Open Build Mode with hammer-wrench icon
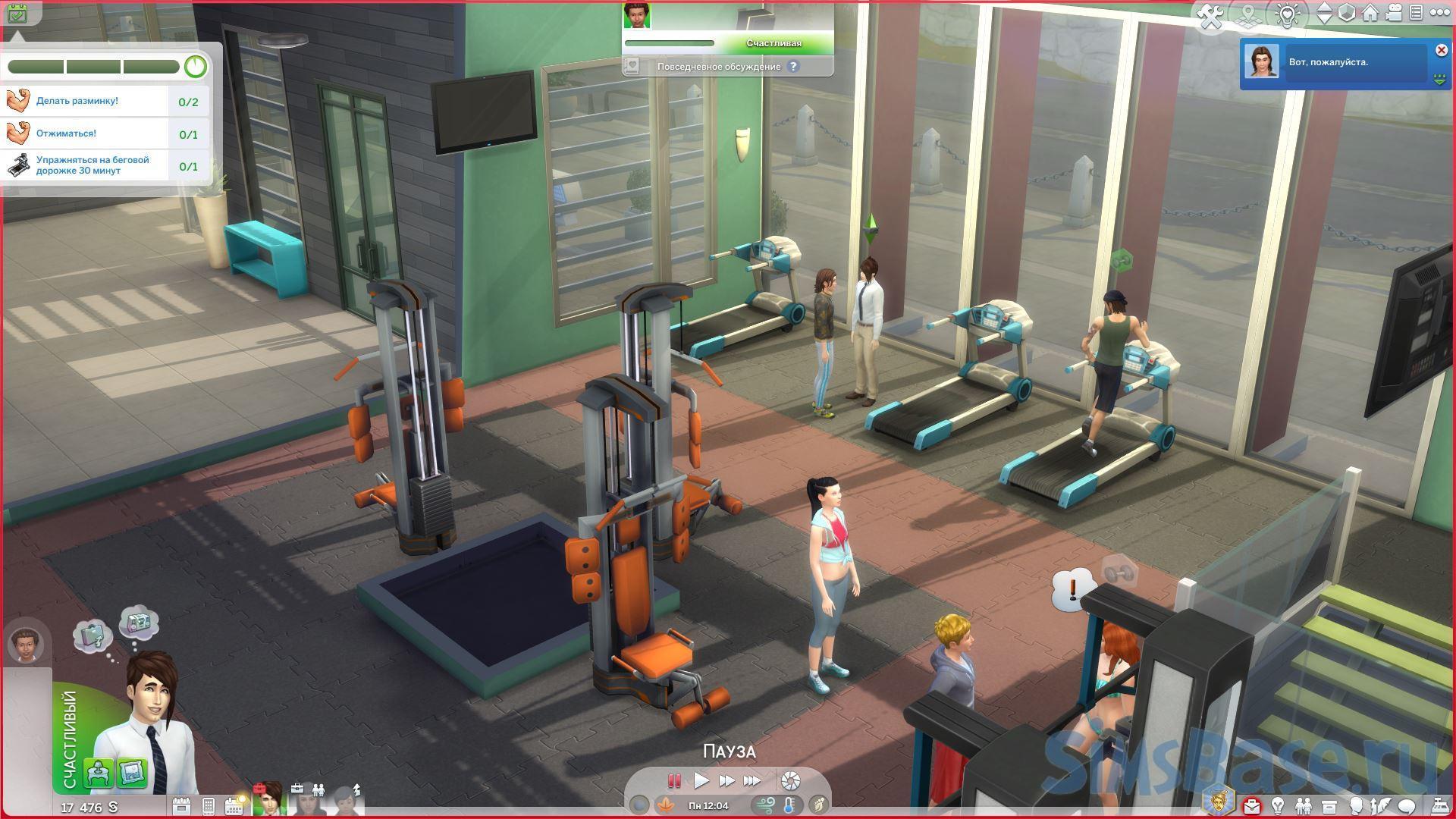 (1211, 14)
